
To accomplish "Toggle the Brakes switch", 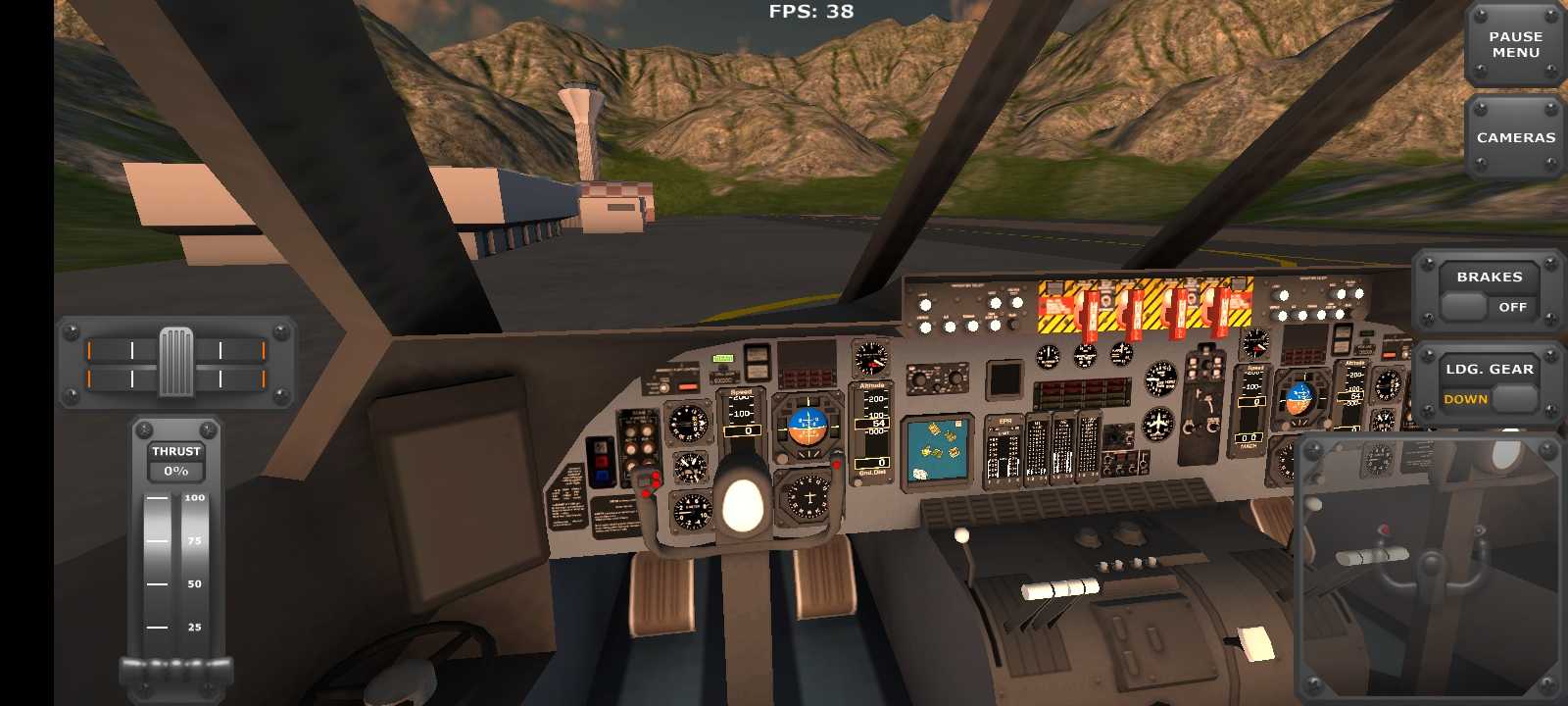I will (1489, 306).
